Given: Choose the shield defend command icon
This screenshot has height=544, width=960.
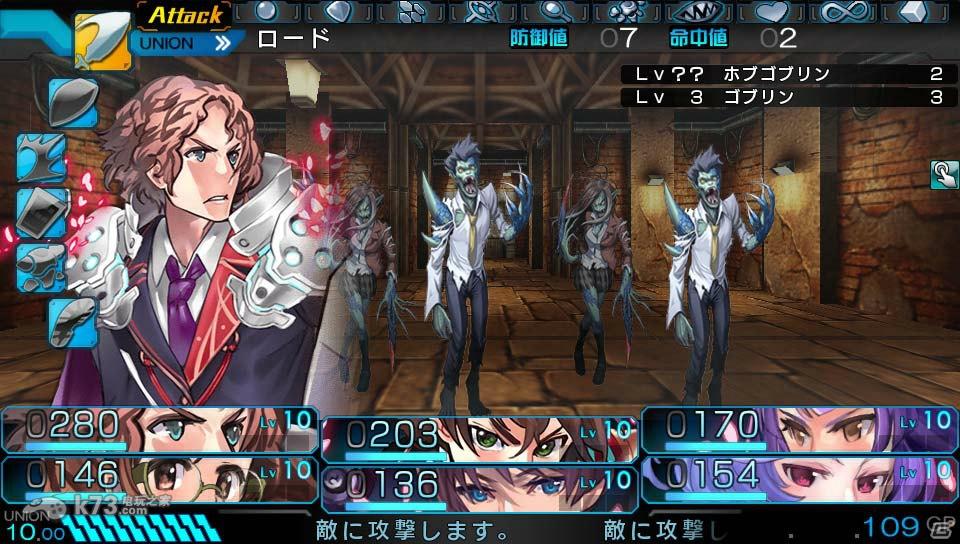Looking at the screenshot, I should coord(72,101).
